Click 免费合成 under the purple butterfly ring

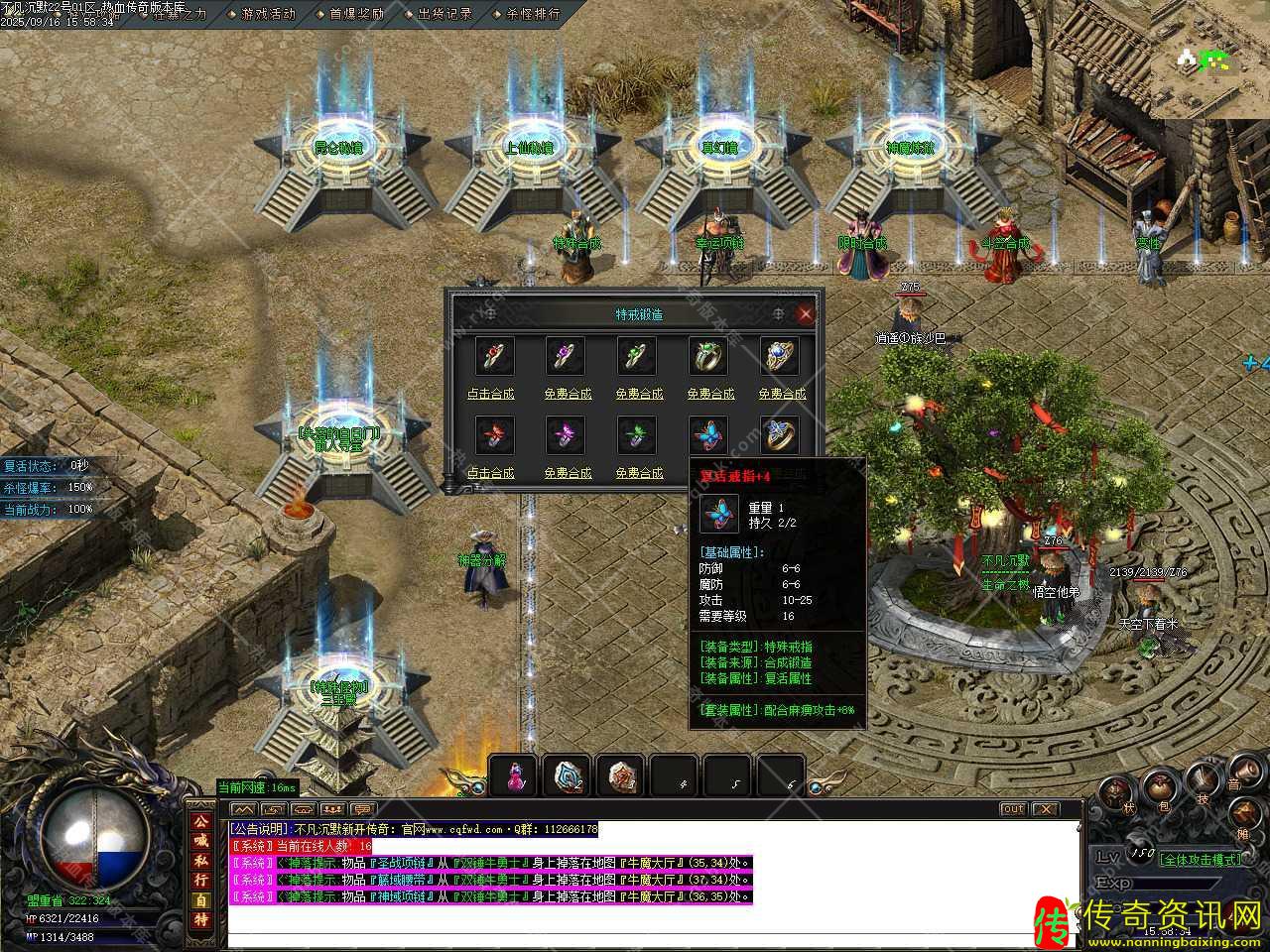pyautogui.click(x=568, y=473)
